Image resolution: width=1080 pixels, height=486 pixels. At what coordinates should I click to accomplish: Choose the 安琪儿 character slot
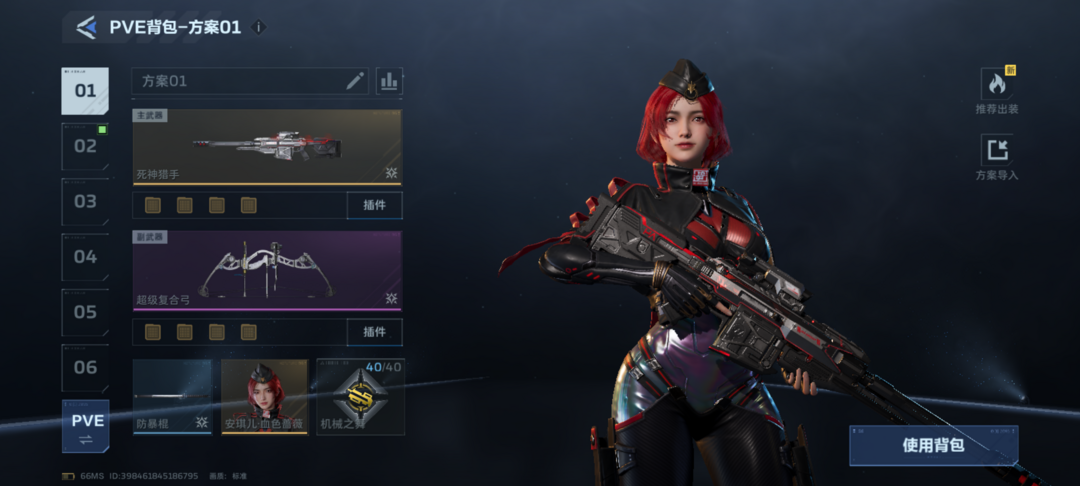(264, 397)
